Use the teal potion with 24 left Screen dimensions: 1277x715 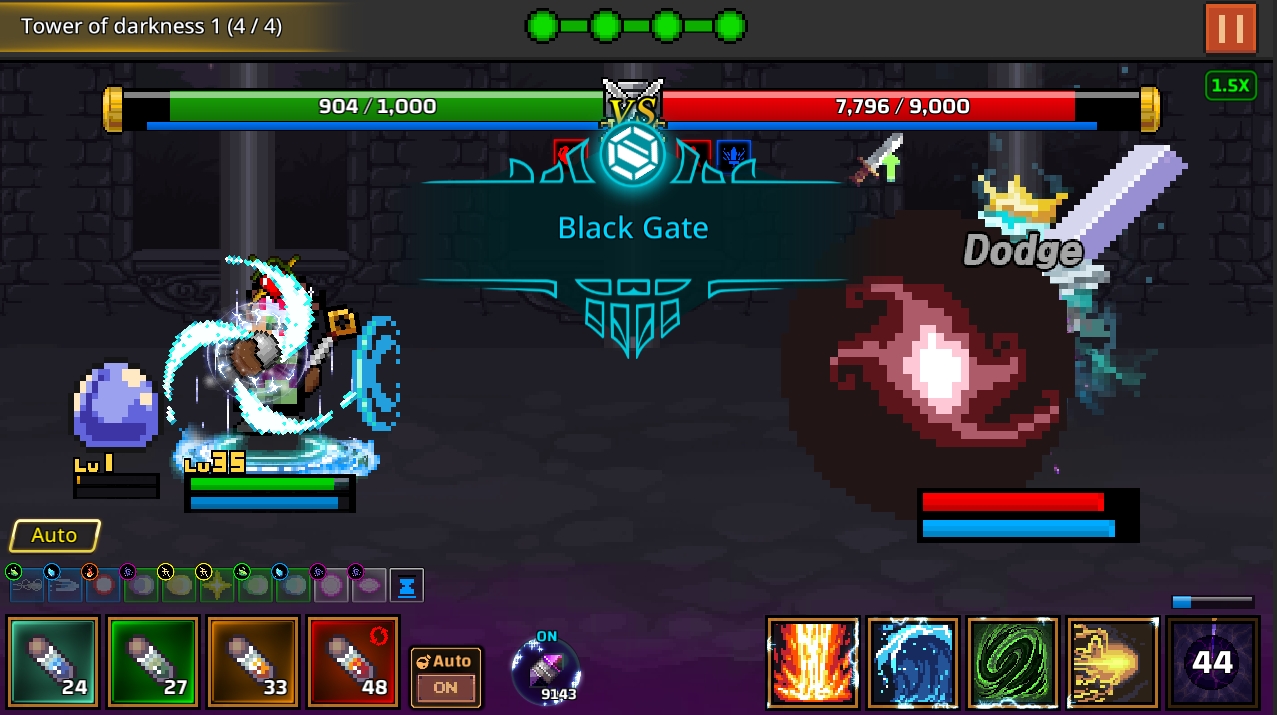54,662
